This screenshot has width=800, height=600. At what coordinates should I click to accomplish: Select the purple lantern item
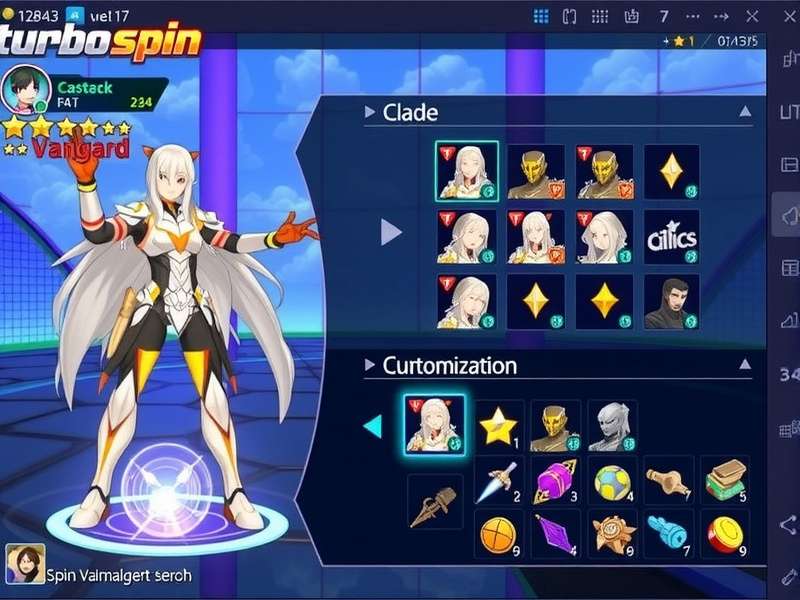pos(555,481)
